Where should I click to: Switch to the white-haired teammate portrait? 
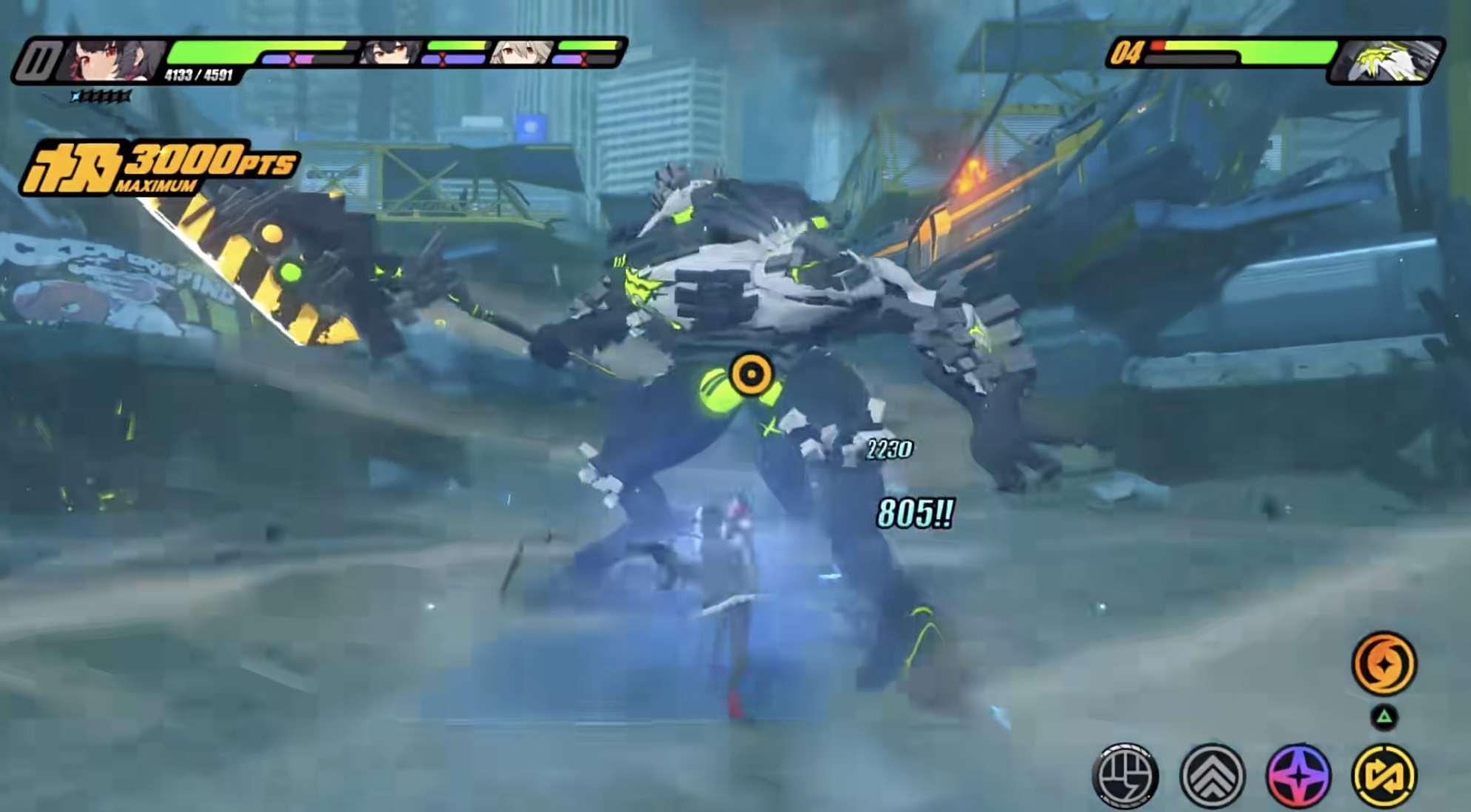point(521,53)
